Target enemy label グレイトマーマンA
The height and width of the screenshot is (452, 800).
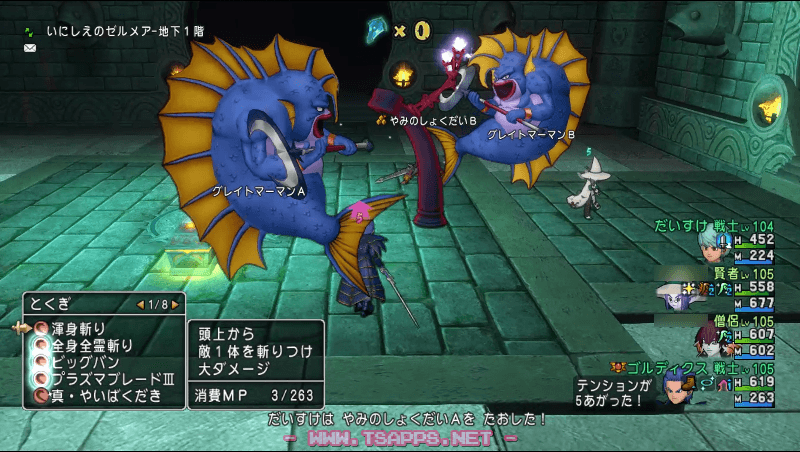[259, 190]
